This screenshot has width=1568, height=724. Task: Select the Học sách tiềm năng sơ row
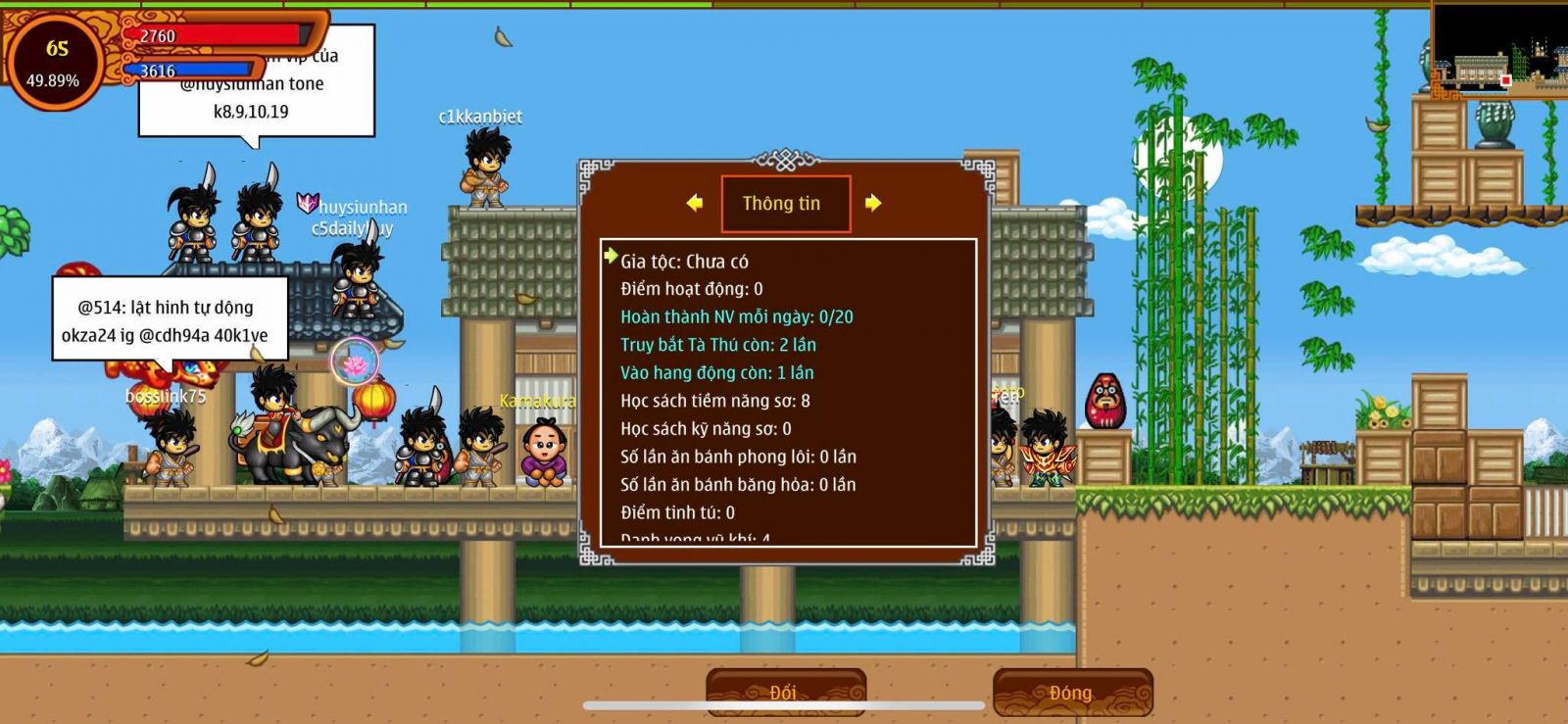click(714, 401)
